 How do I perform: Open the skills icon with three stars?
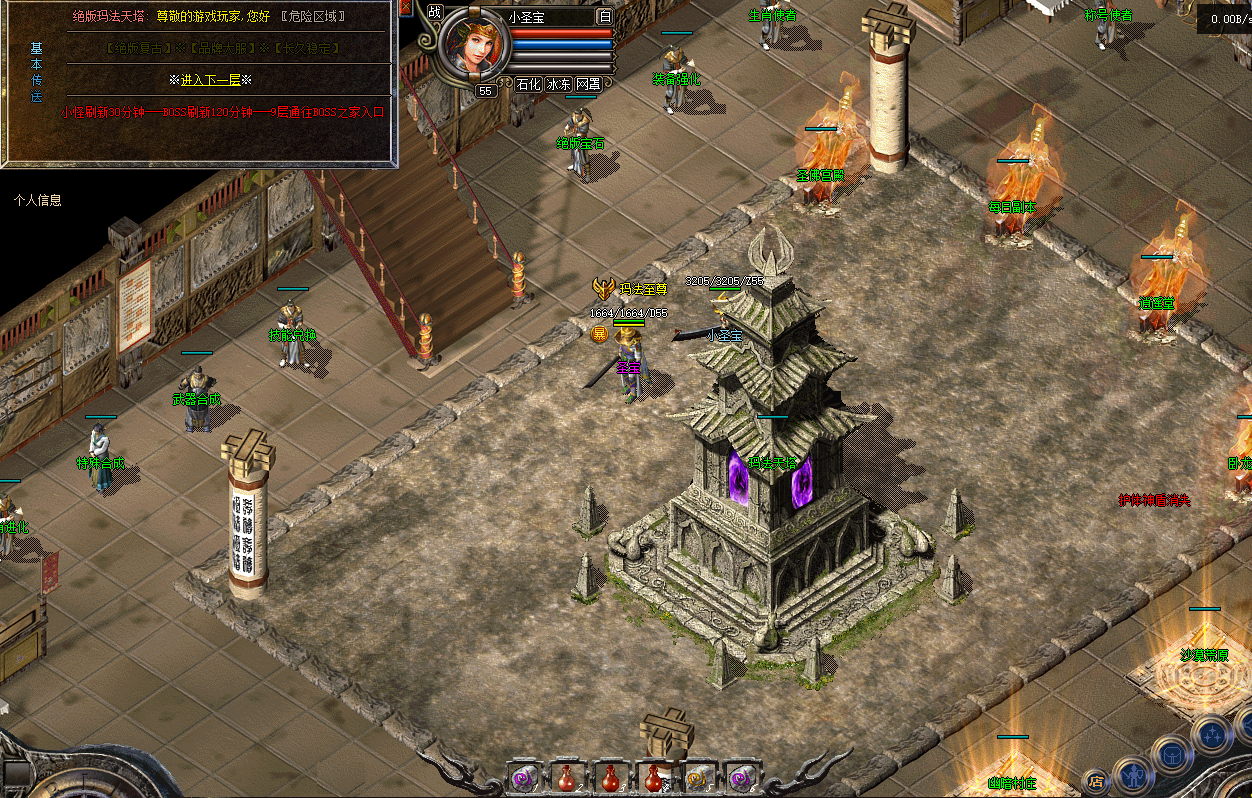click(x=1210, y=735)
